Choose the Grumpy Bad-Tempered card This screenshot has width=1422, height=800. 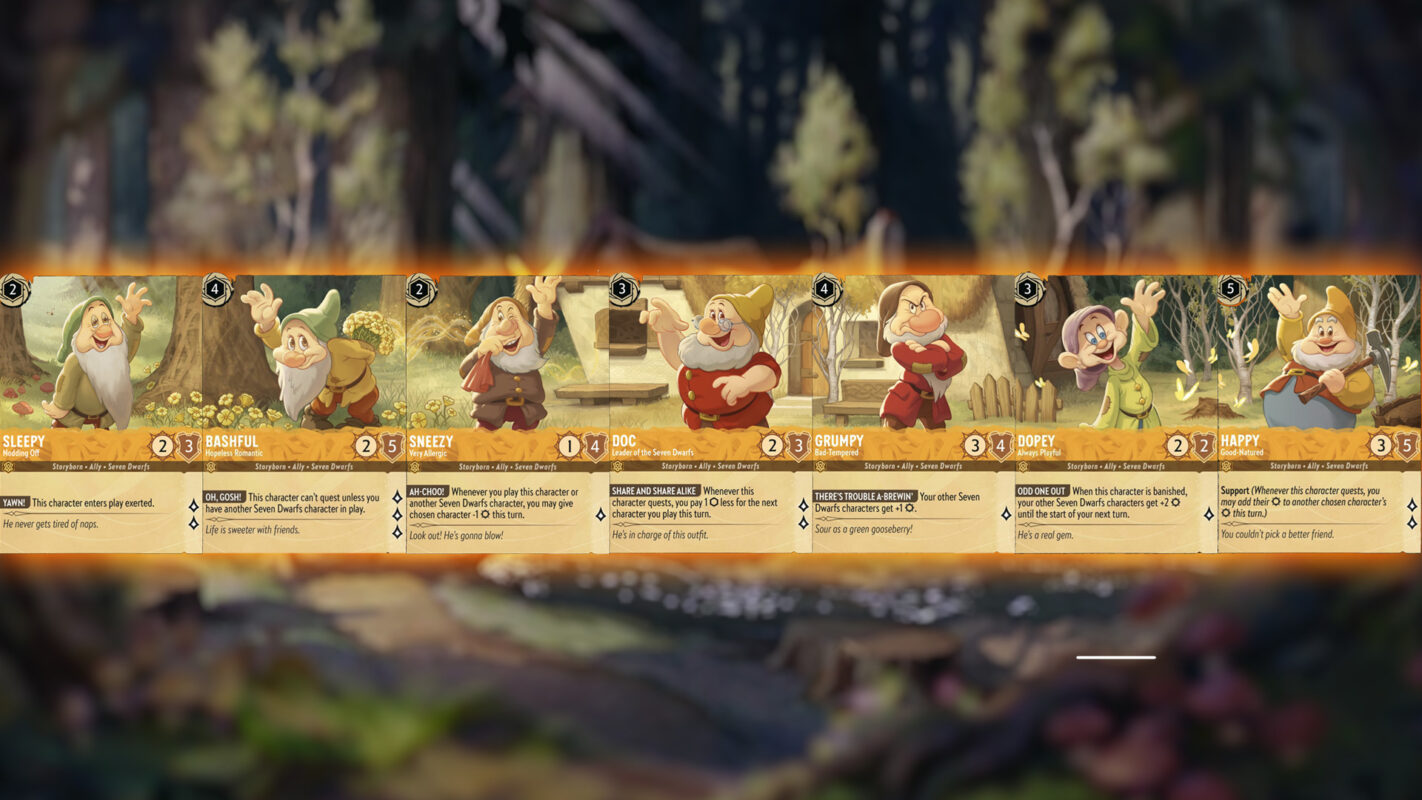tap(913, 413)
